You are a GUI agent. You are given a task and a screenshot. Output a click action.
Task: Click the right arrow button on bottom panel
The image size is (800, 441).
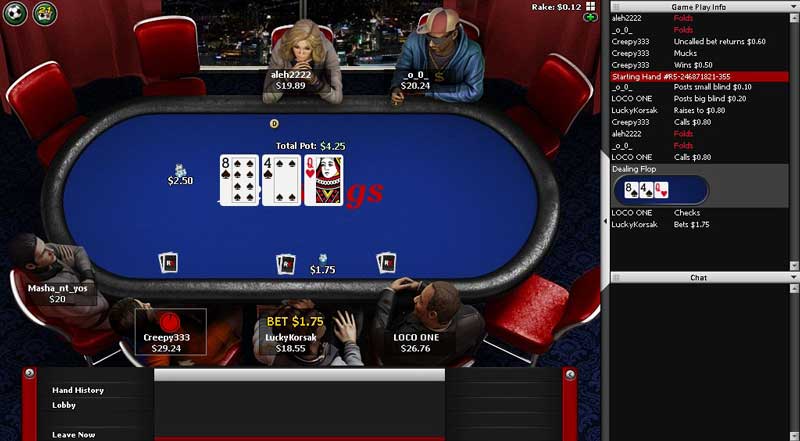pos(570,375)
